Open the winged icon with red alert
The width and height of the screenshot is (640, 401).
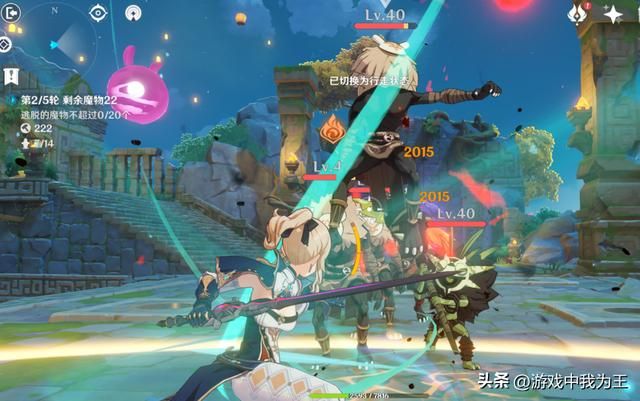click(576, 13)
